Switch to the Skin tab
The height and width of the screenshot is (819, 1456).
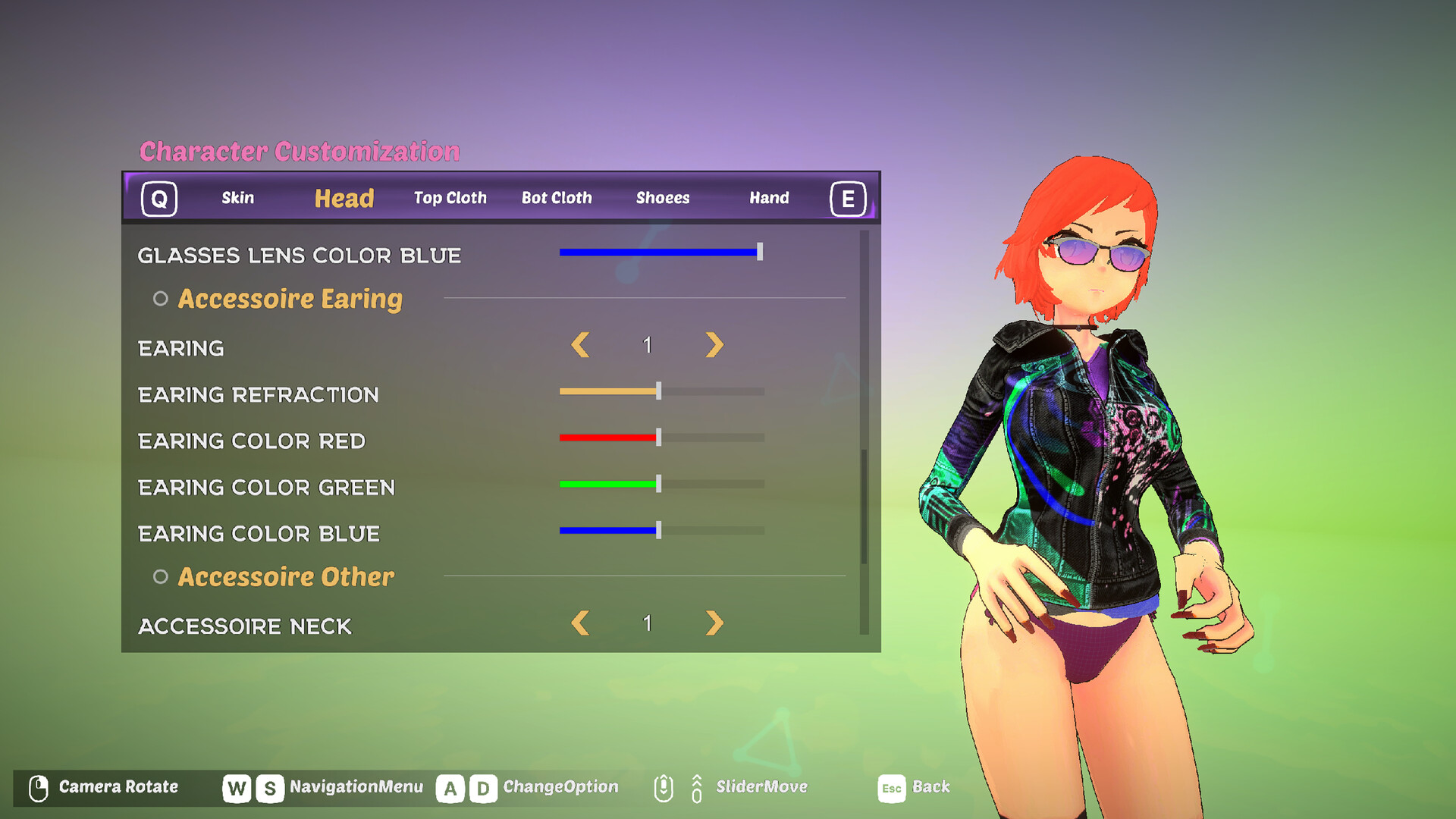[238, 197]
